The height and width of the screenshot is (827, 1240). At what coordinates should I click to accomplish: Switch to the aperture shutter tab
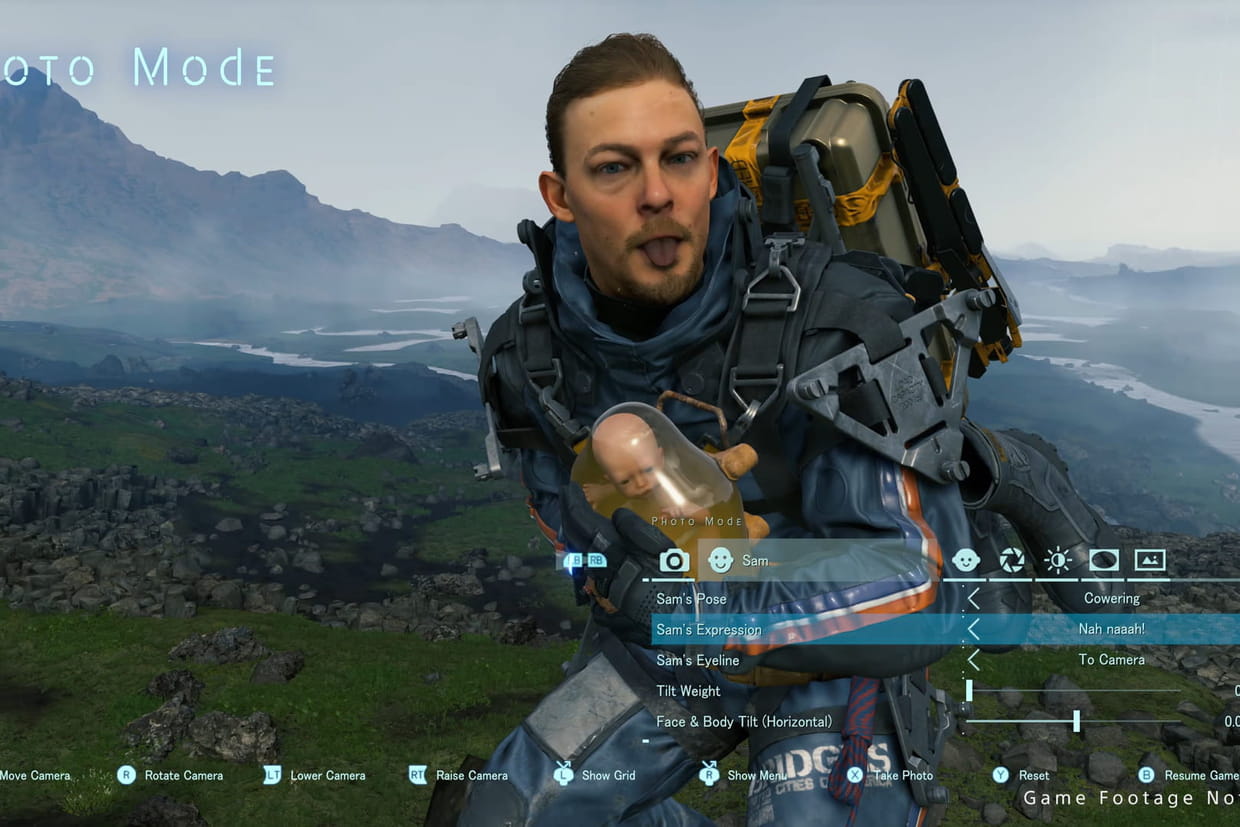click(x=1012, y=560)
